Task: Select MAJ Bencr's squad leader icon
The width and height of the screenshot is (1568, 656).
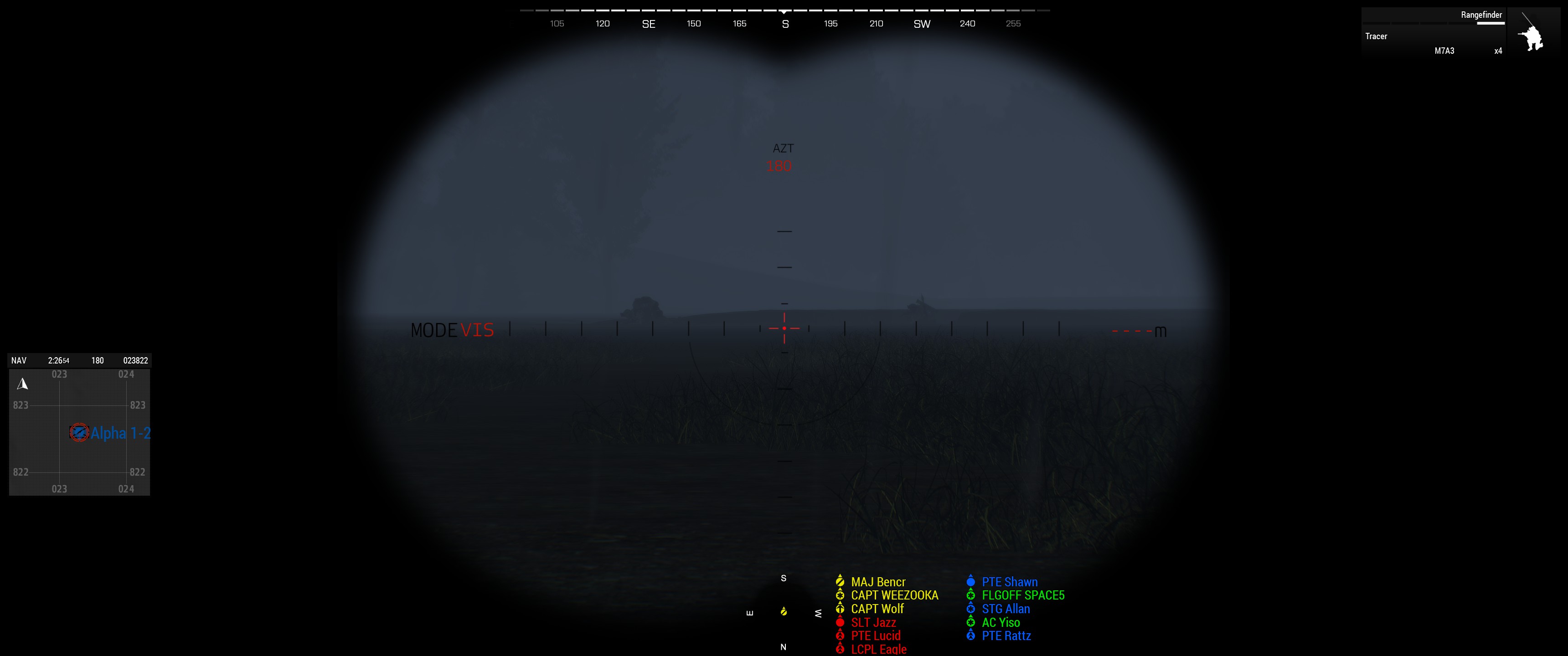Action: (x=840, y=582)
